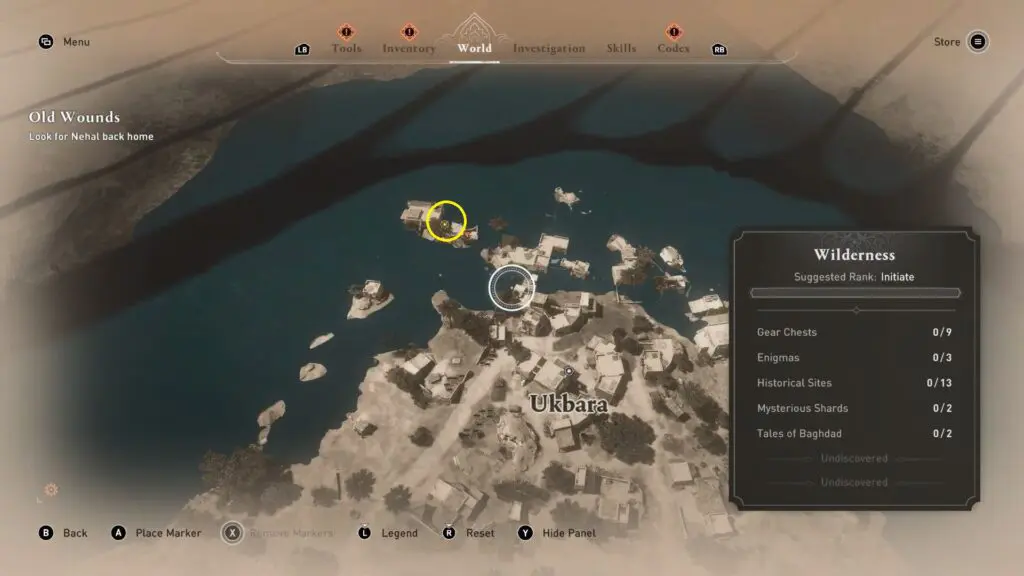
Task: Choose the Historical Sites row
Action: [x=854, y=383]
